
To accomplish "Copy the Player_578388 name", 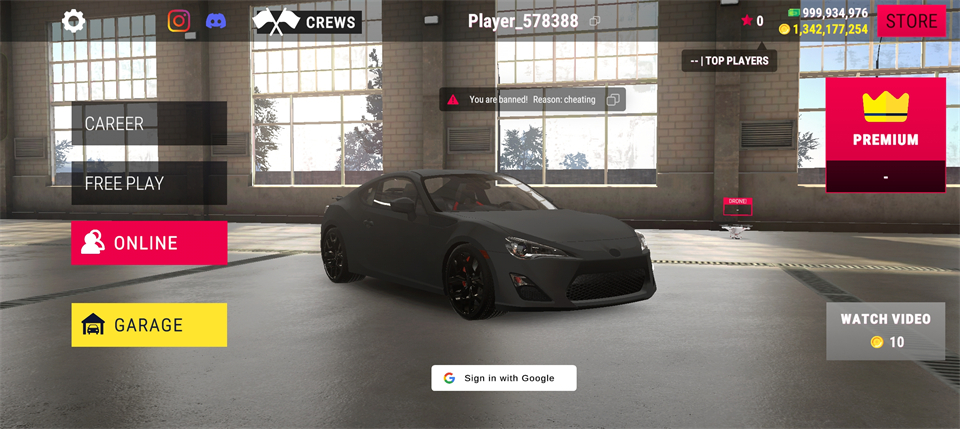I will pos(595,21).
